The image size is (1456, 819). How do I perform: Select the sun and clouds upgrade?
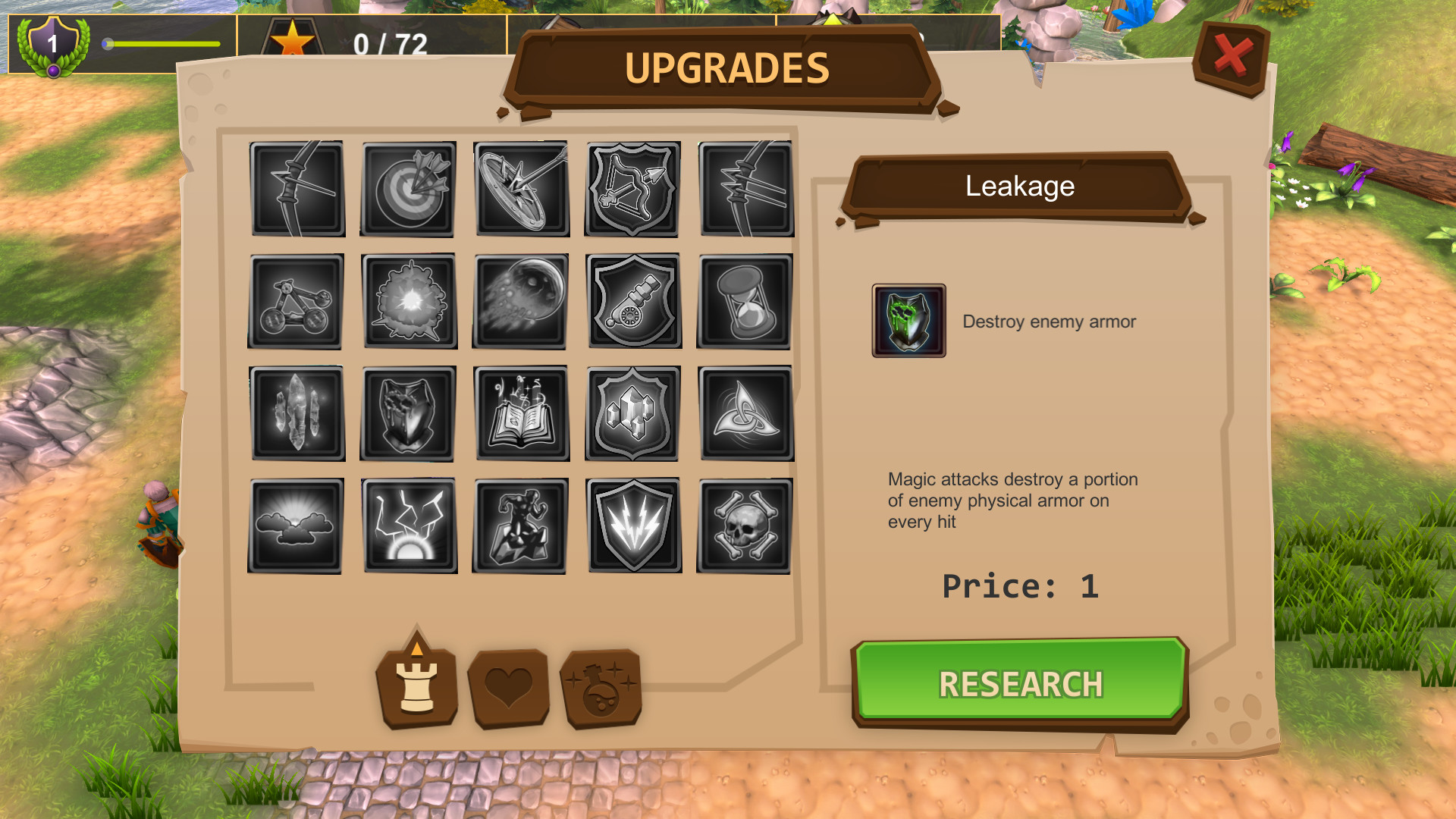point(296,526)
